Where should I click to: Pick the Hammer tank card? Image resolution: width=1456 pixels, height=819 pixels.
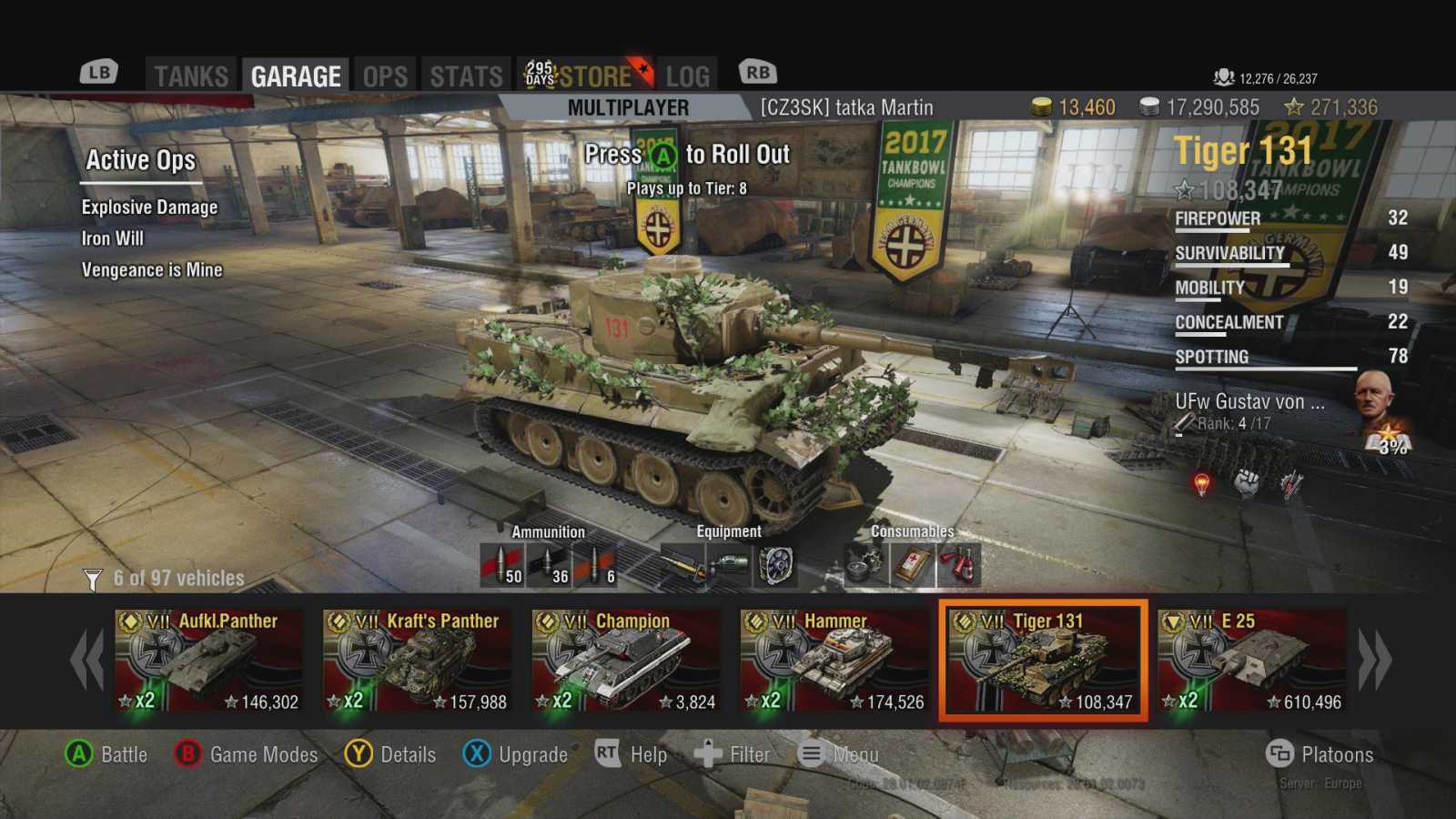[x=834, y=662]
